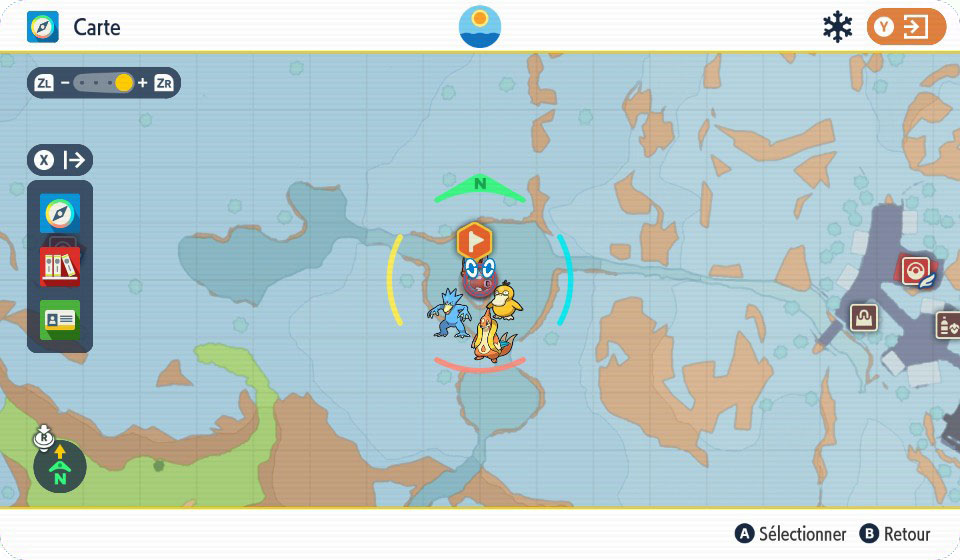The image size is (960, 560).
Task: Toggle the north-lock compass button
Action: pyautogui.click(x=59, y=465)
